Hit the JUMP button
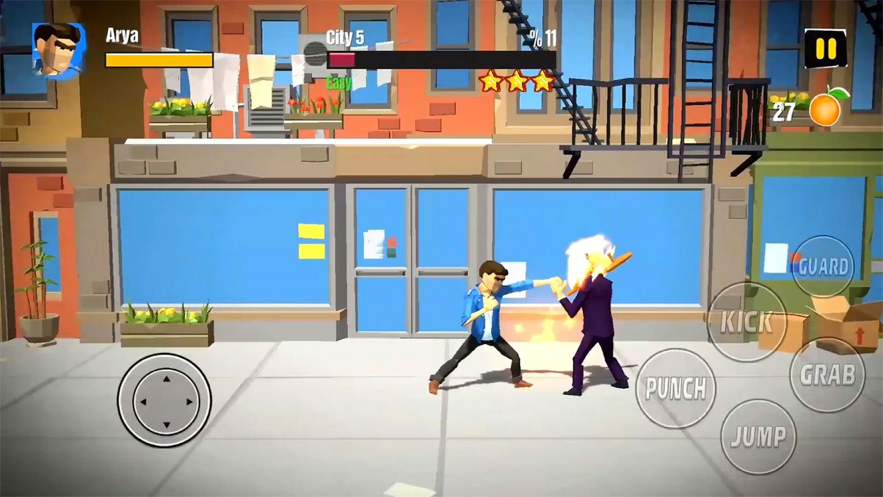 (758, 436)
